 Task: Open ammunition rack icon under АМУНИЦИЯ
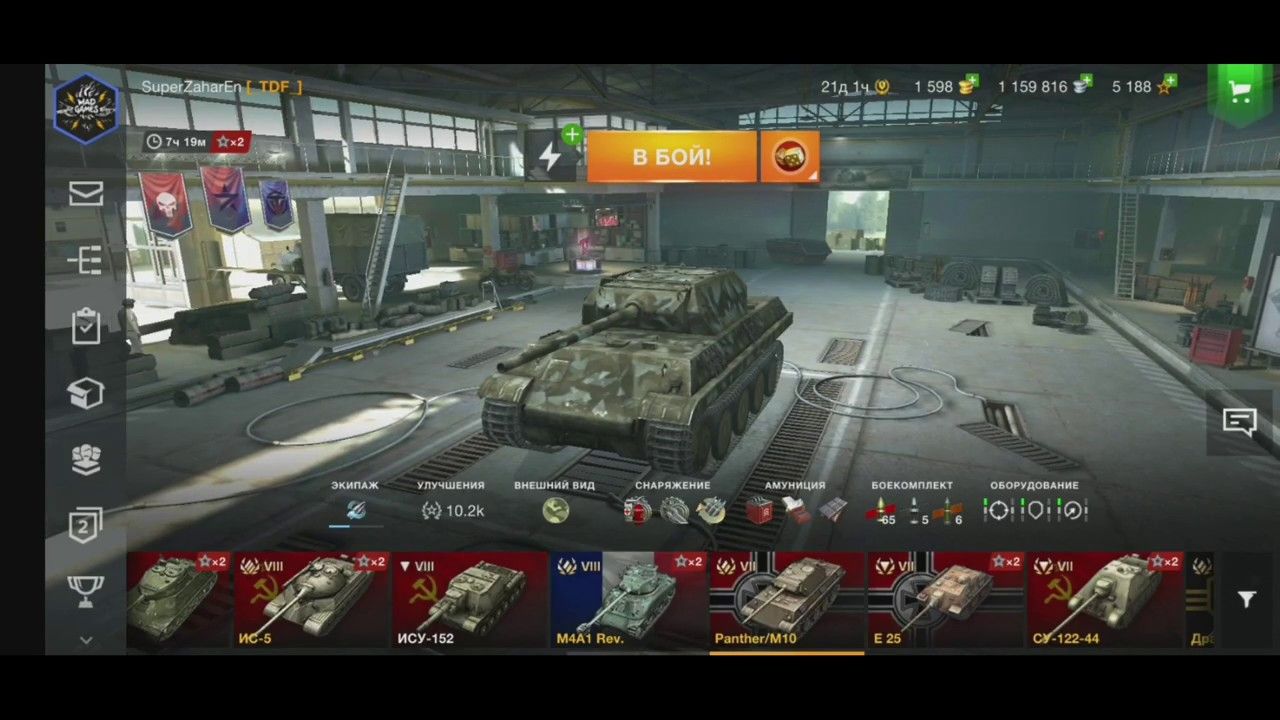760,511
